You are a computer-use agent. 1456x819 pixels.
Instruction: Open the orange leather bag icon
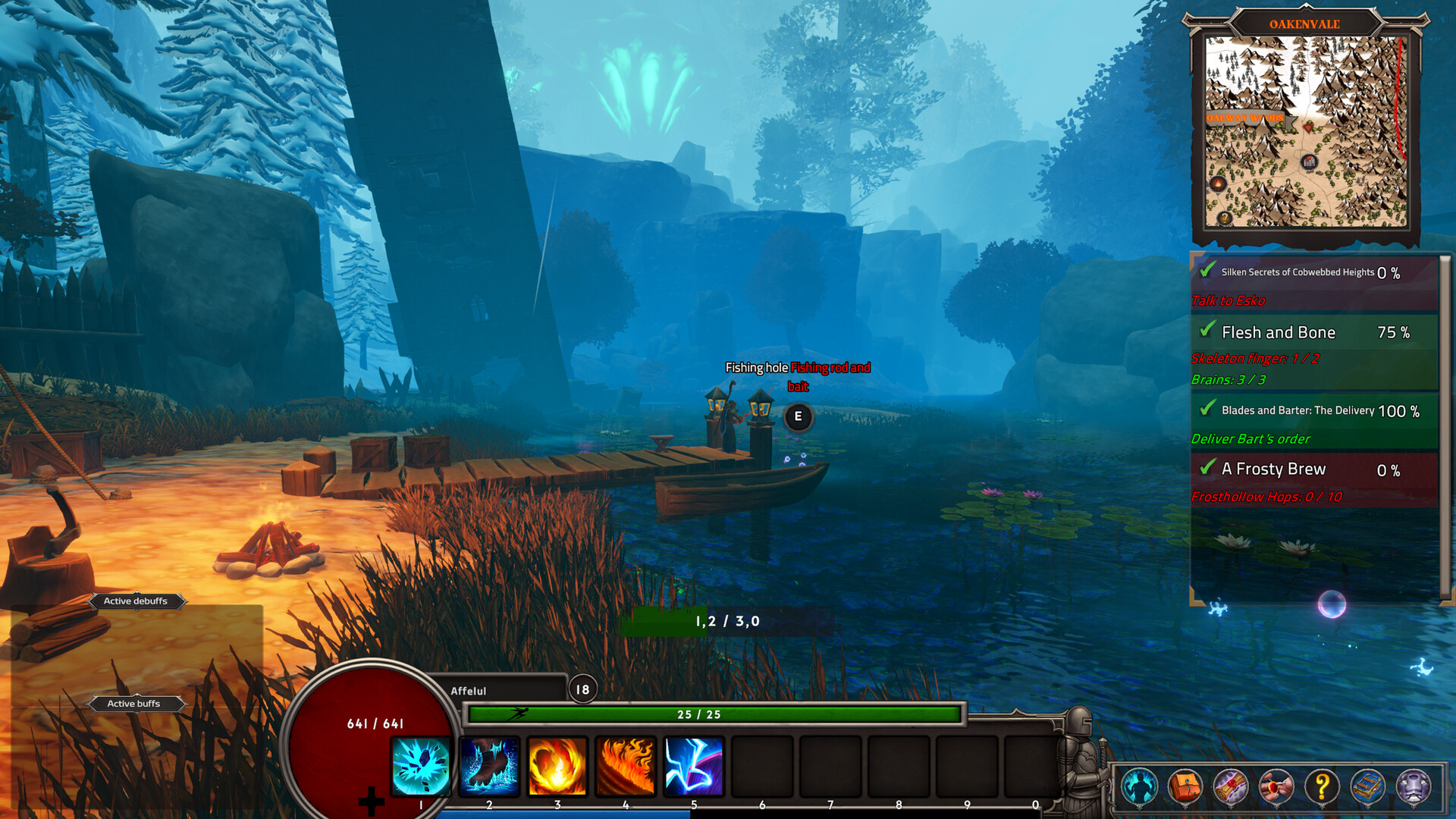(x=1185, y=786)
